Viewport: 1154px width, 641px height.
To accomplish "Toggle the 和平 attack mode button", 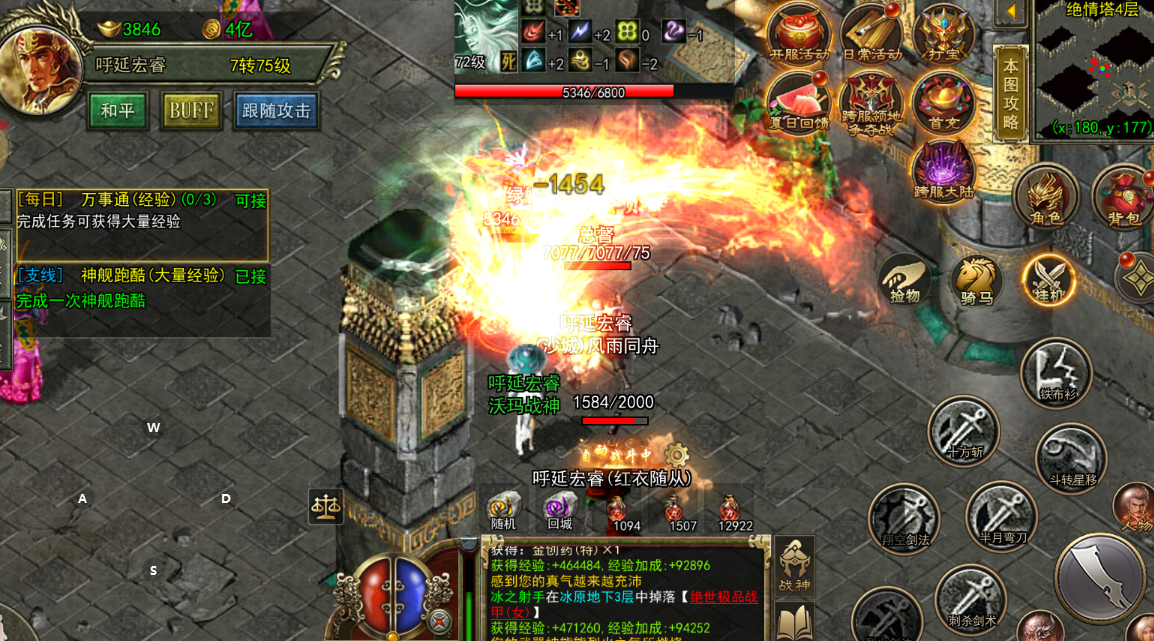I will pos(118,111).
